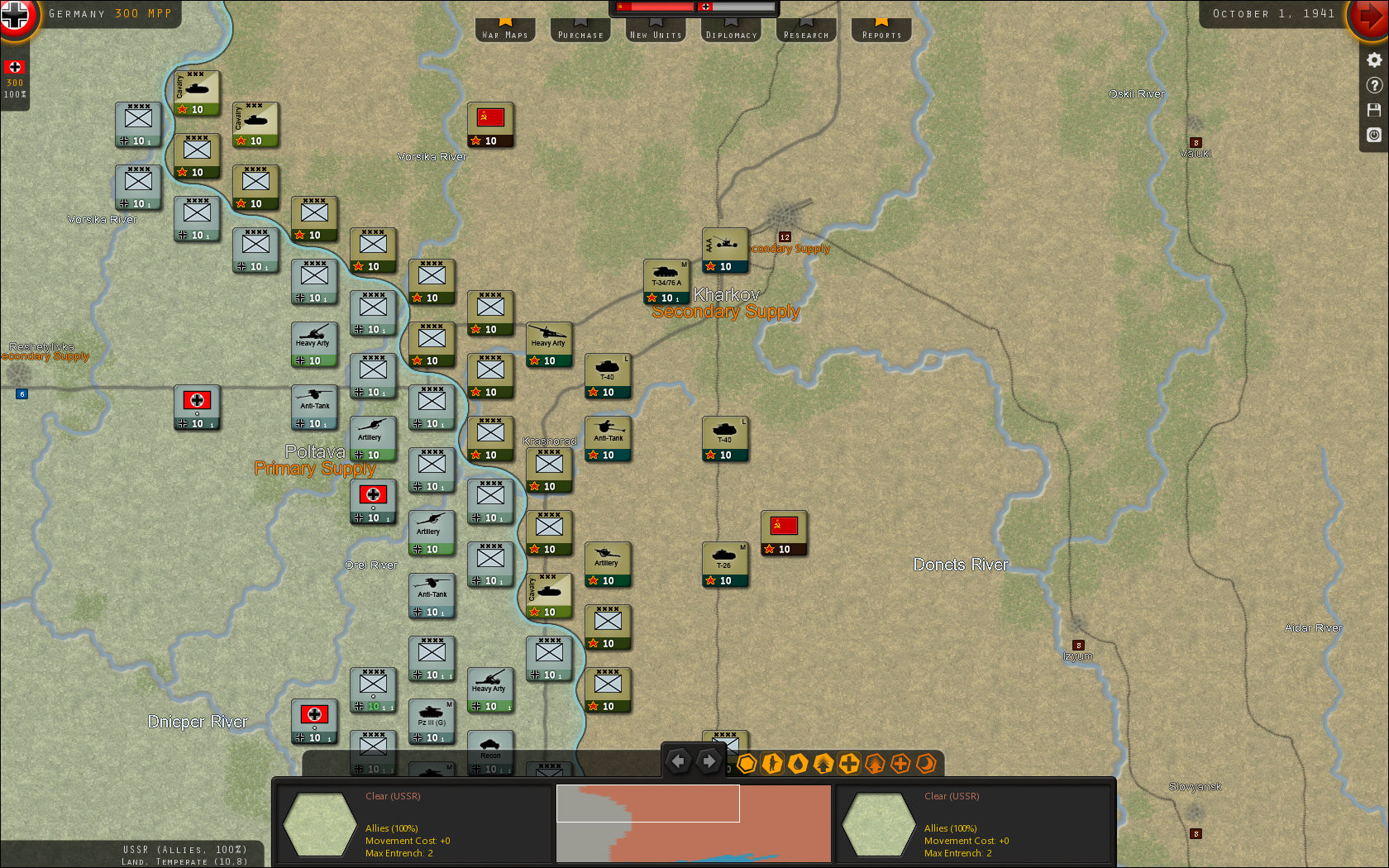This screenshot has height=868, width=1389.
Task: Open the settings gear on the right sidebar
Action: (1374, 60)
